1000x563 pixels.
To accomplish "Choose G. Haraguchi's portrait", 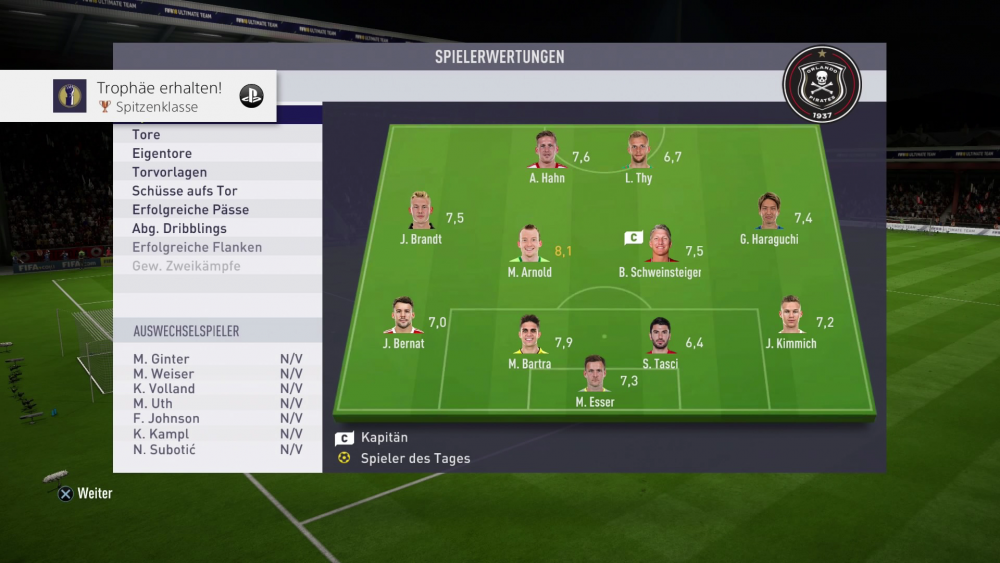I will point(768,211).
